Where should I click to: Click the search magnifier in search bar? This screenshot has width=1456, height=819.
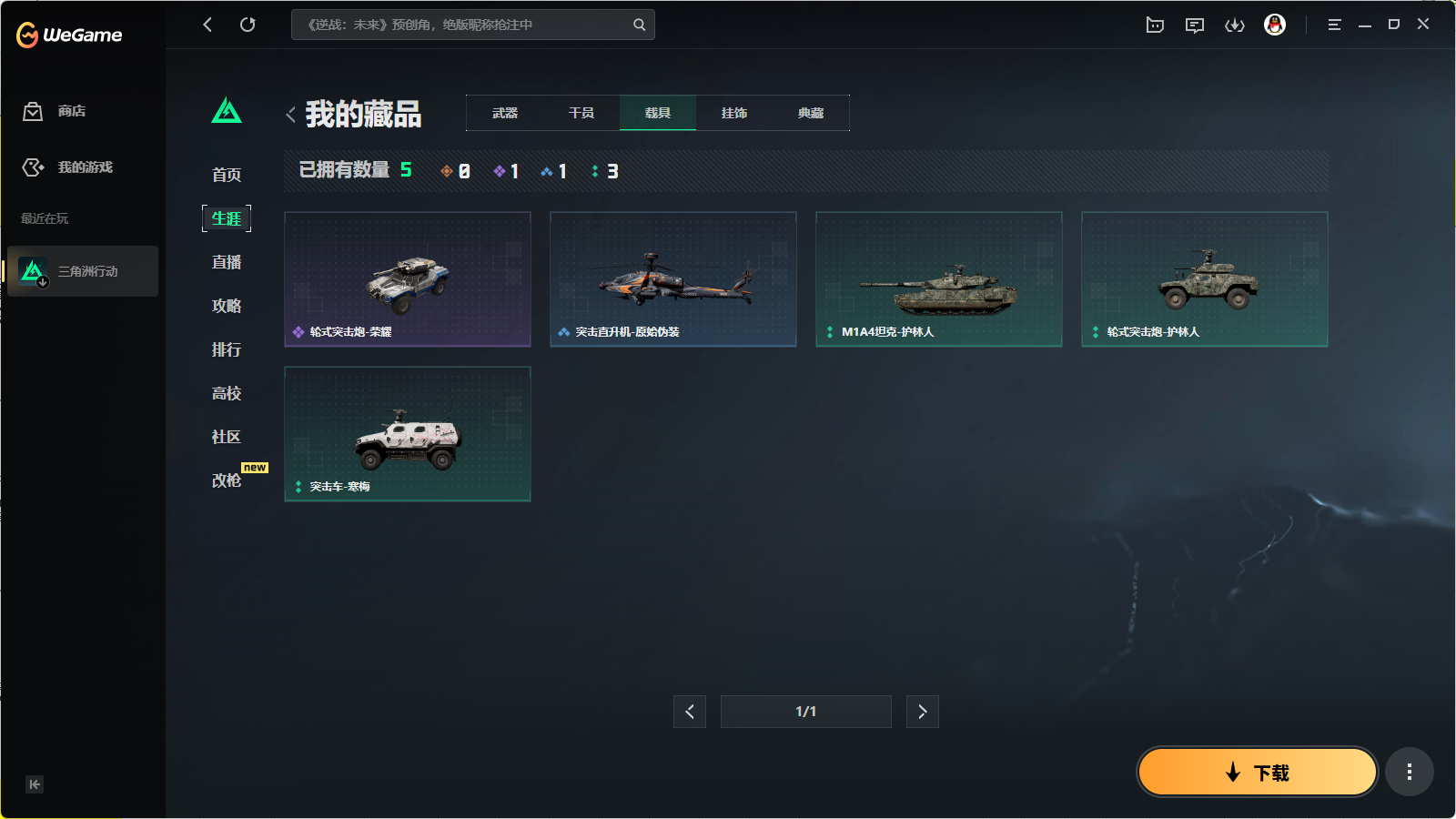click(639, 25)
